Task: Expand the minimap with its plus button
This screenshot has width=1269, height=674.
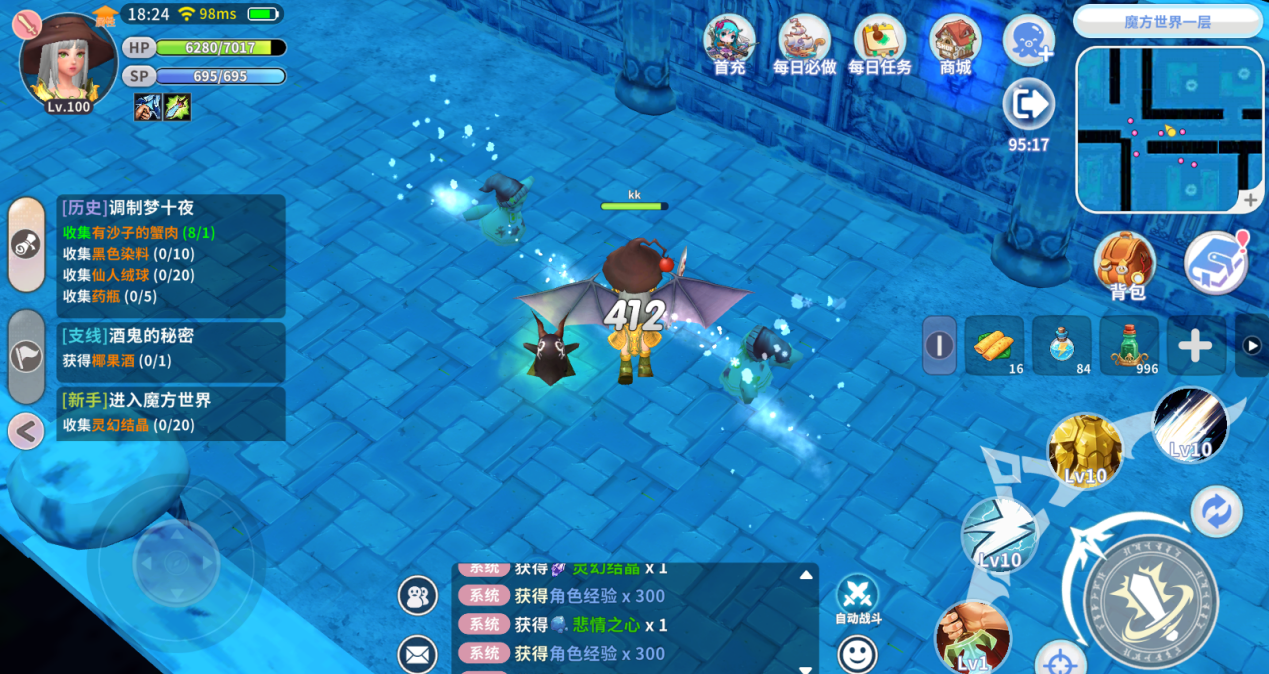Action: click(x=1250, y=200)
